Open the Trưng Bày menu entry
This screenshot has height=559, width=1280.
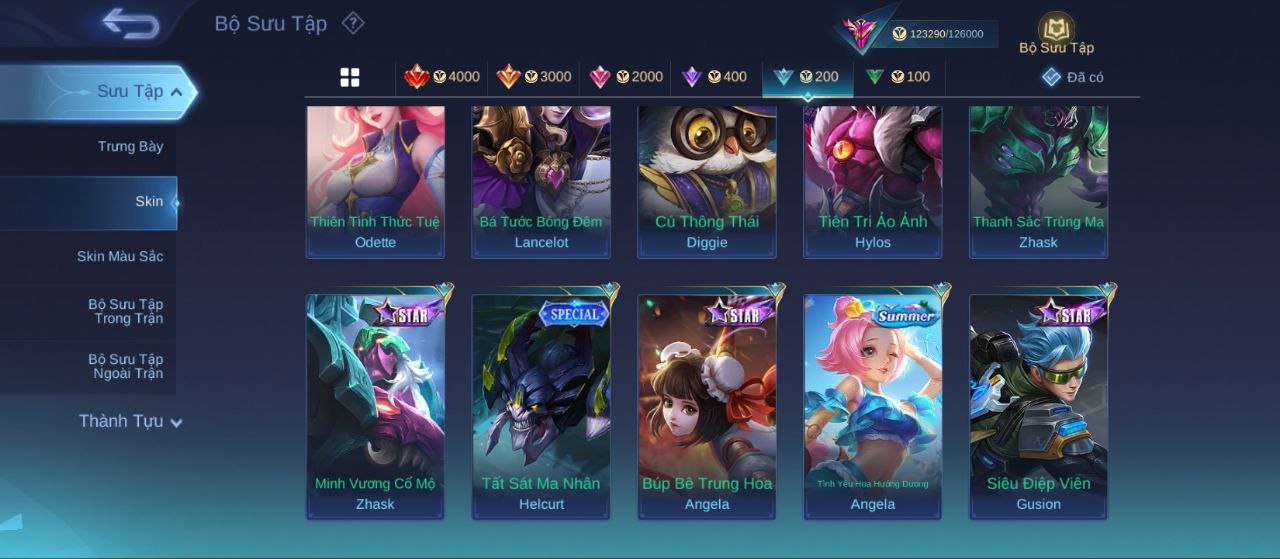tap(130, 147)
